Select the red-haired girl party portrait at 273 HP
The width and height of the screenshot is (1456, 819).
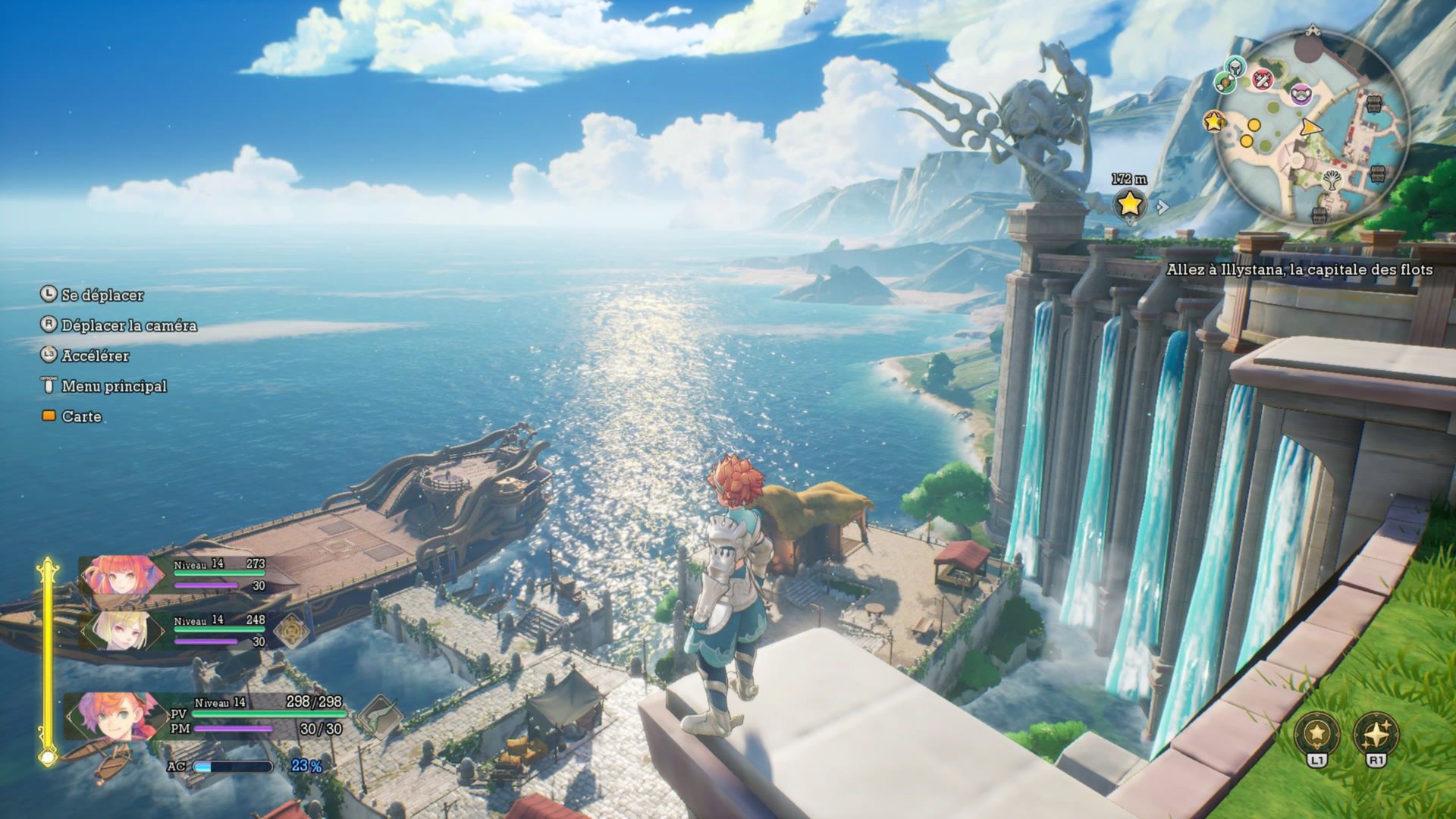point(121,575)
